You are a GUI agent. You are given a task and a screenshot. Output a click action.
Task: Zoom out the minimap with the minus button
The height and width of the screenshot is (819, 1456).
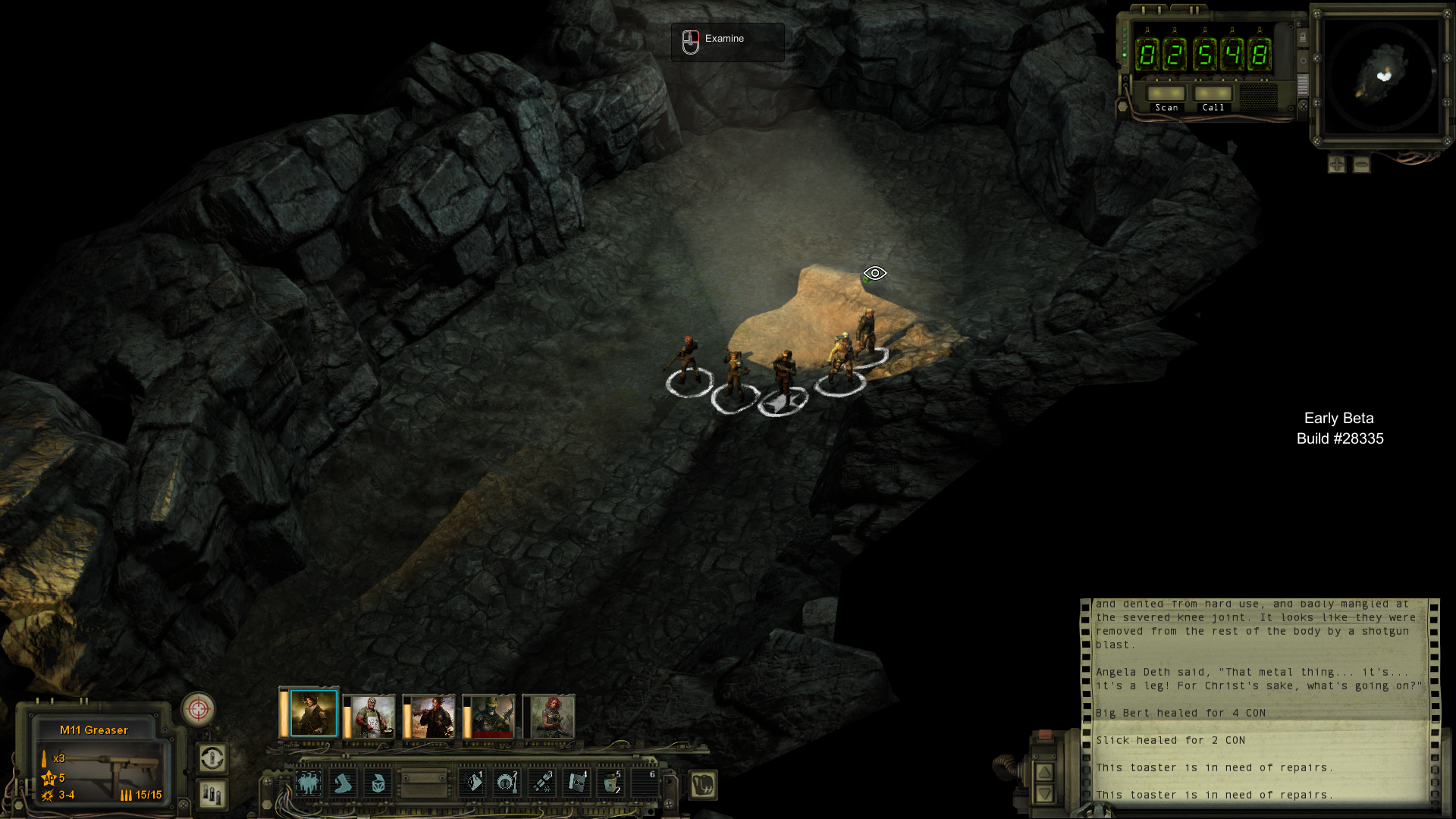pyautogui.click(x=1362, y=165)
